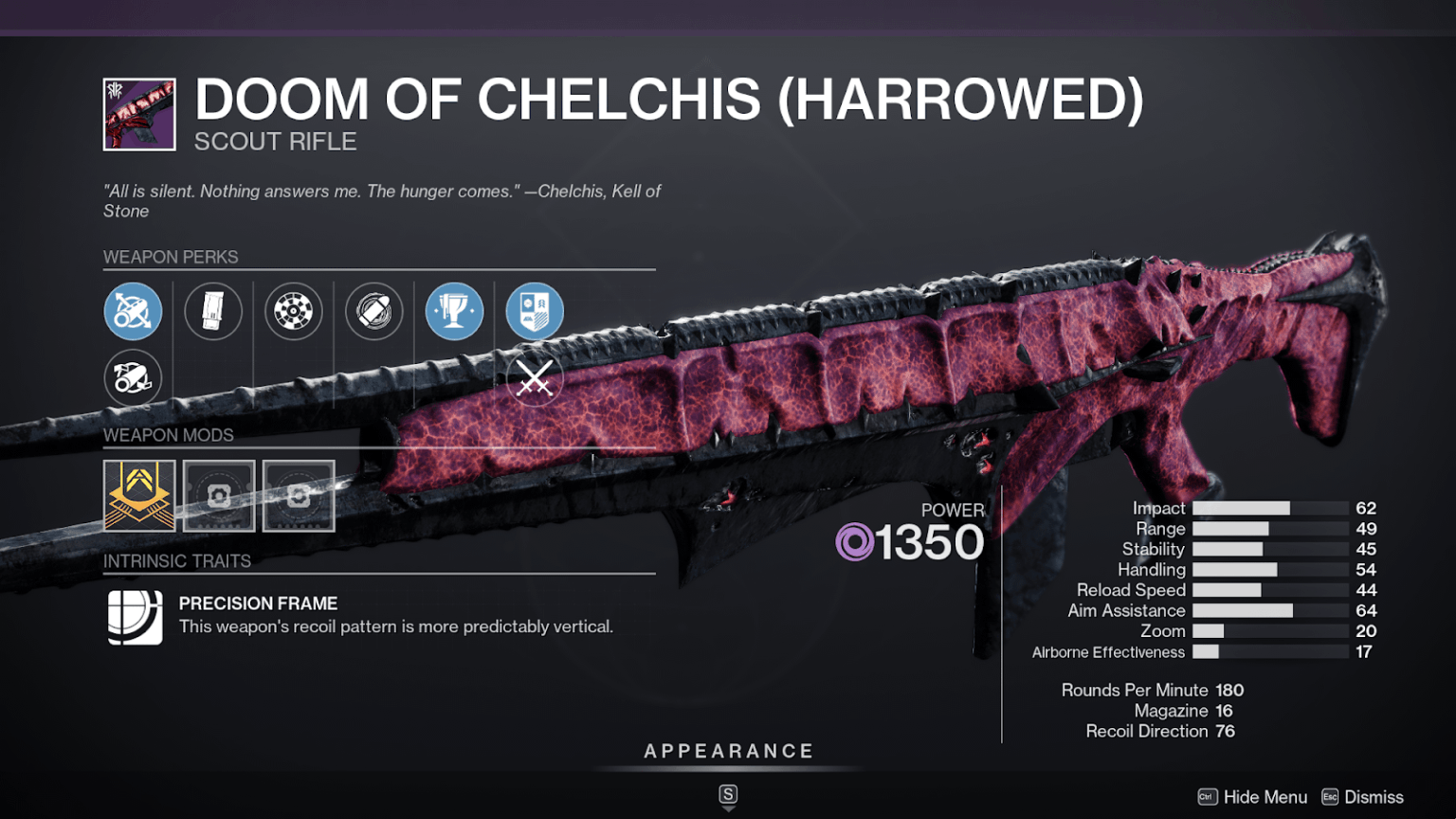Select the second barrel perk below it
The image size is (1456, 819).
click(133, 377)
